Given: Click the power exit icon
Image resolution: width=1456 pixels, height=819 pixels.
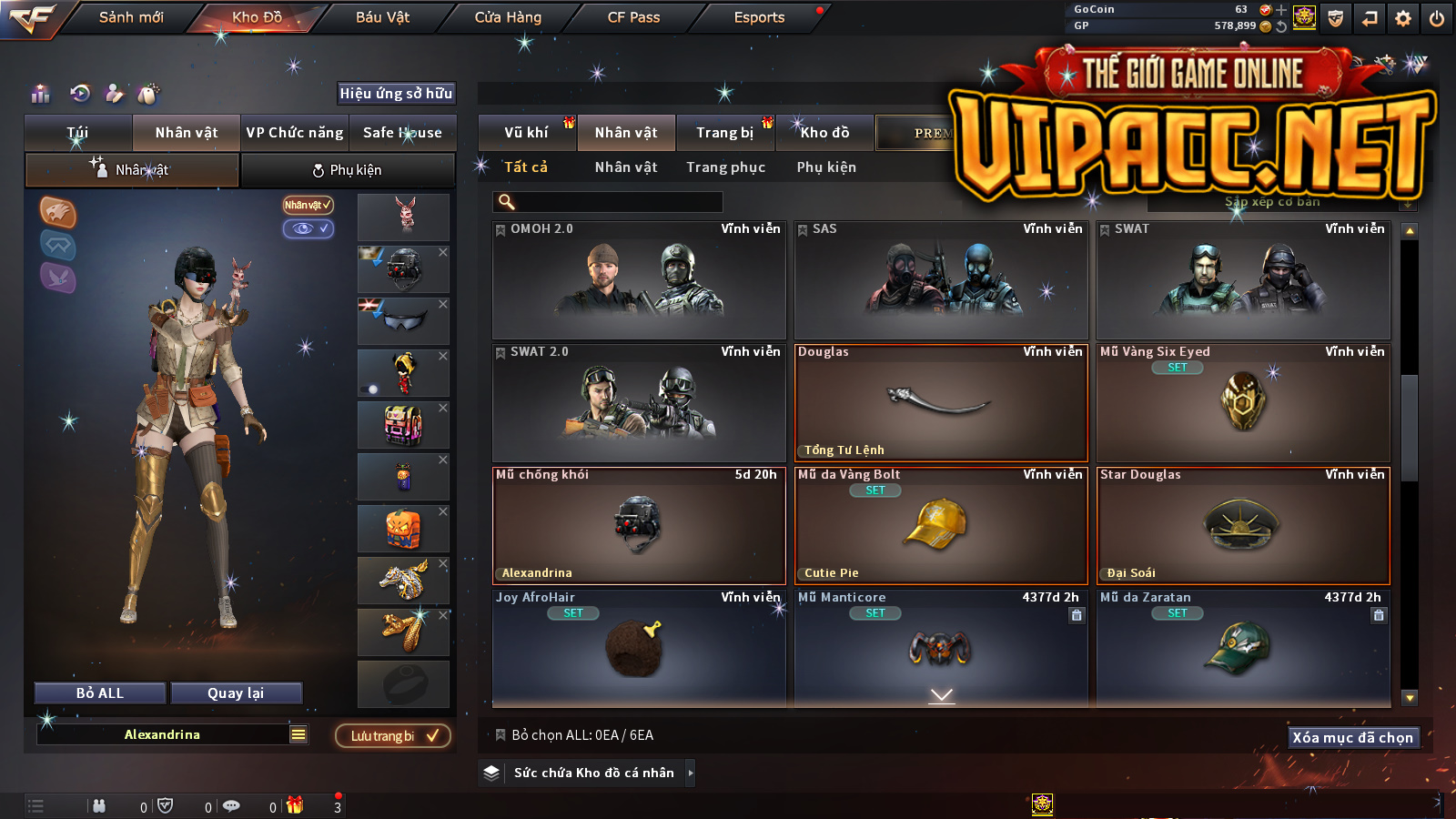Looking at the screenshot, I should (x=1437, y=18).
